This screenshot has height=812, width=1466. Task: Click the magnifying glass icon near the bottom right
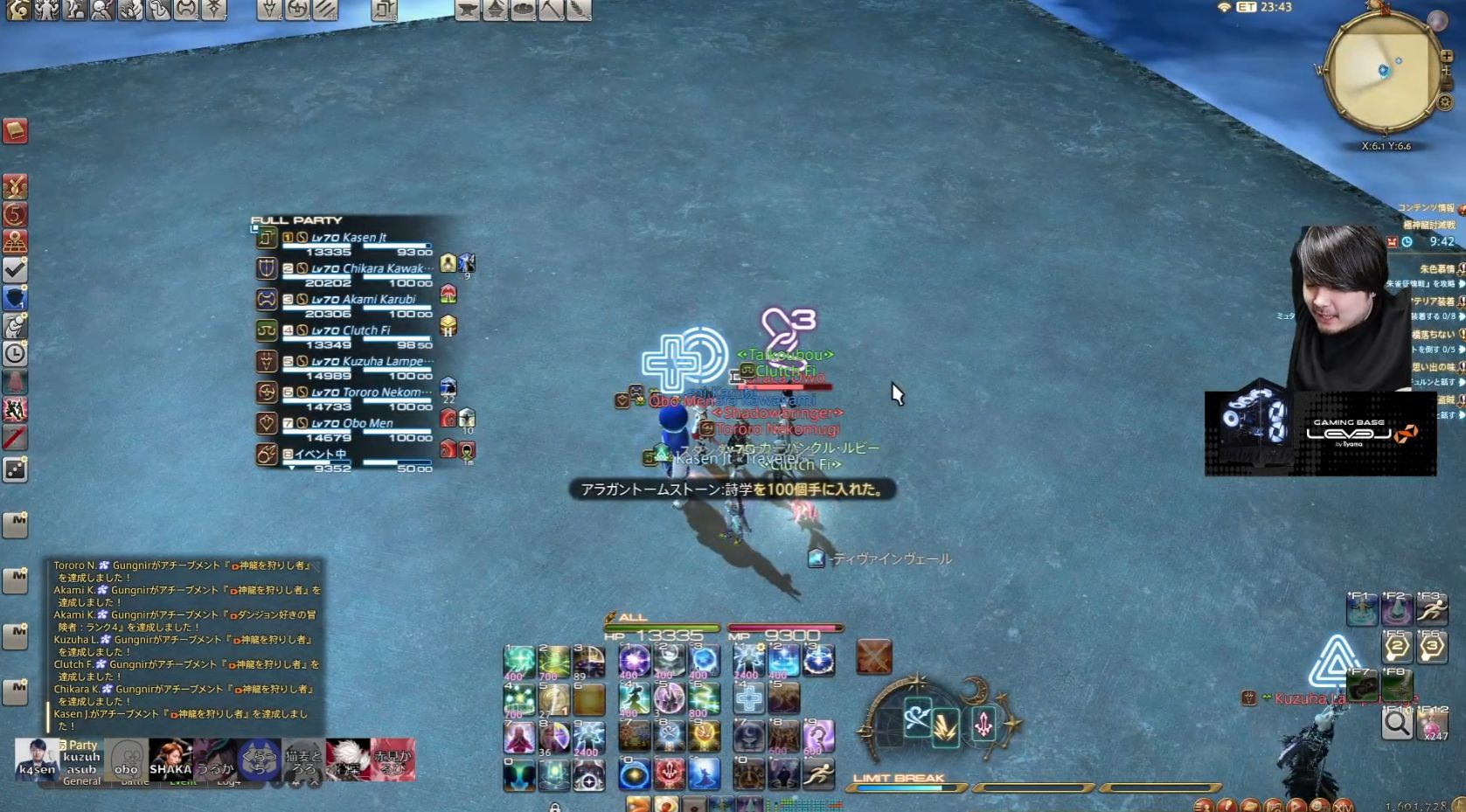tap(1396, 724)
